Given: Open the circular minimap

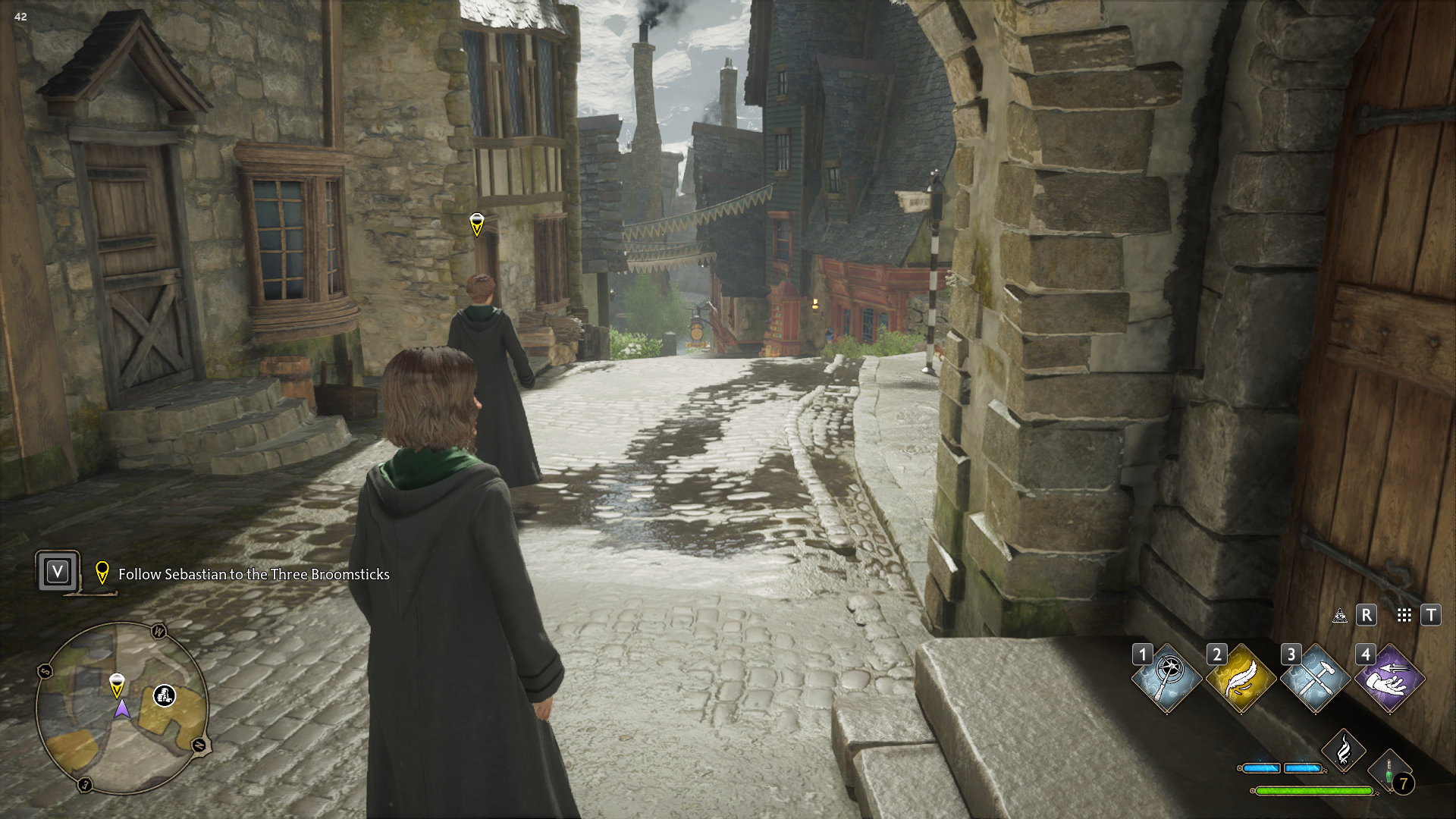Looking at the screenshot, I should (121, 708).
